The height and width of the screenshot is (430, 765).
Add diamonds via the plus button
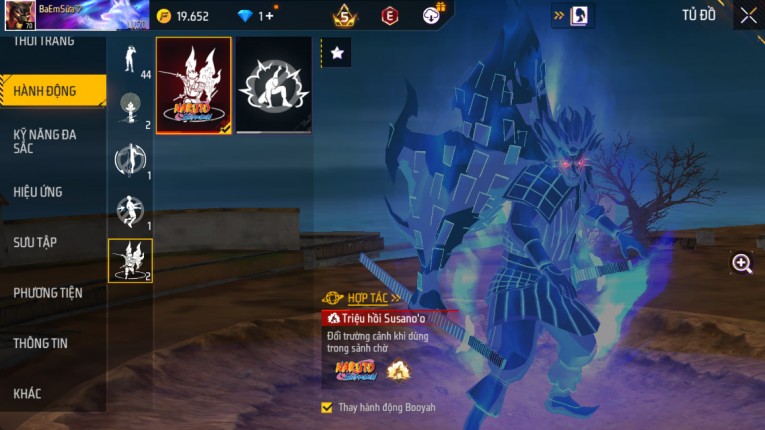point(267,16)
